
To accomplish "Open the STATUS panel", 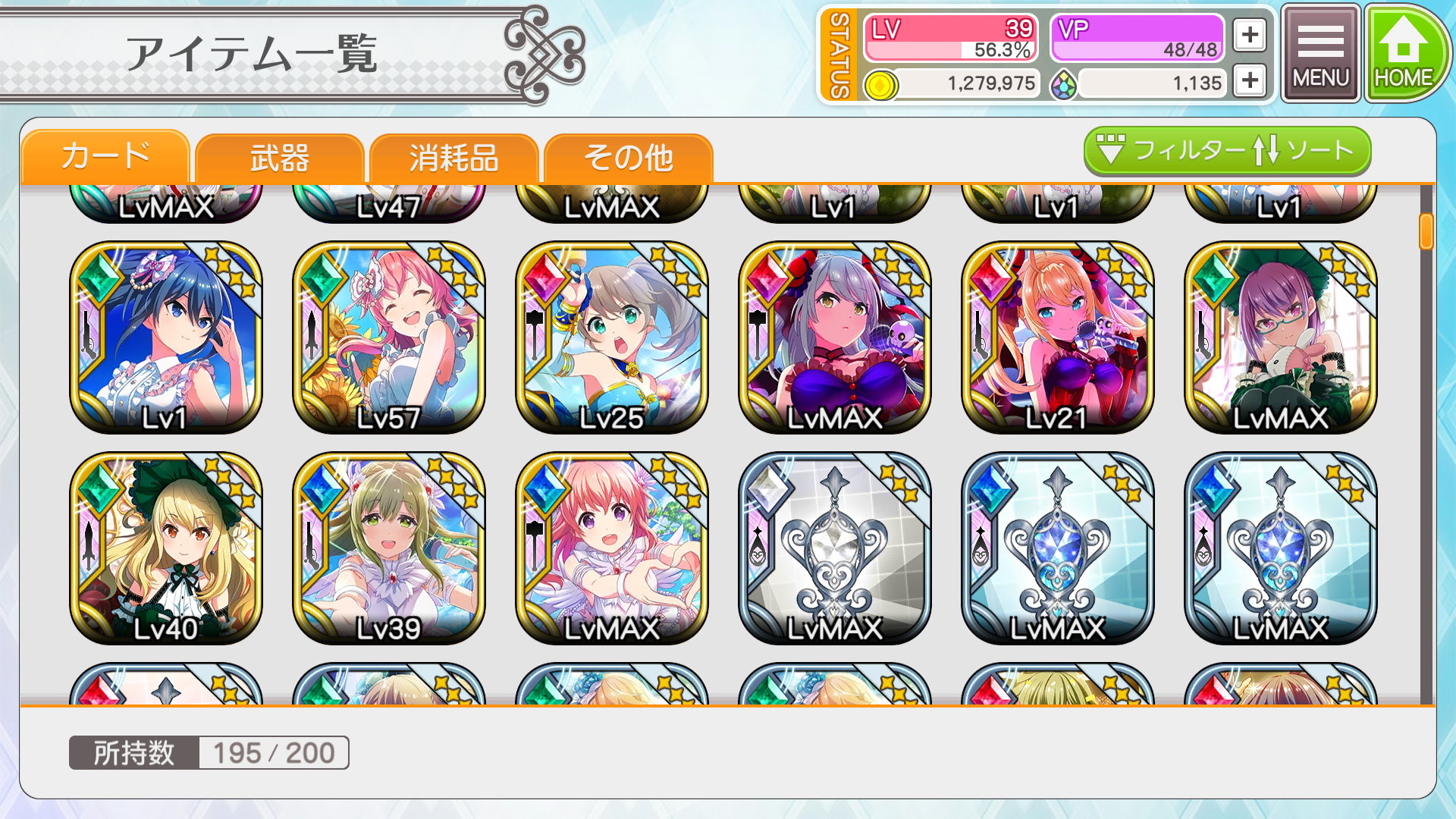I will pyautogui.click(x=839, y=53).
